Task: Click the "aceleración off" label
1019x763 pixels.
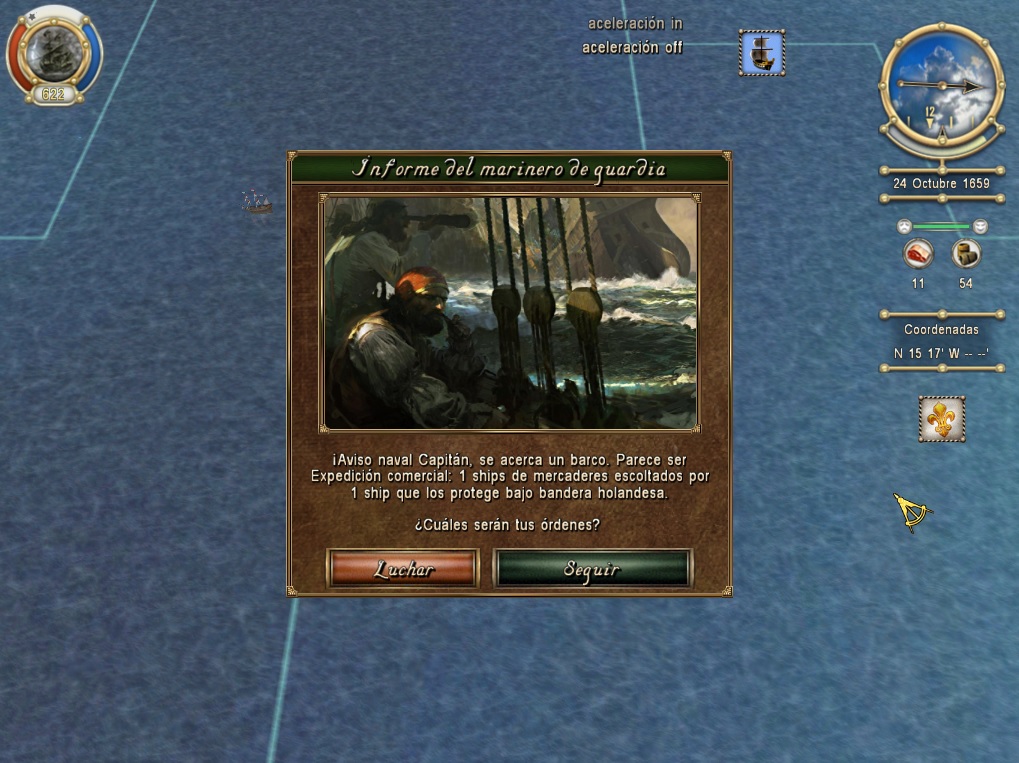Action: (633, 47)
